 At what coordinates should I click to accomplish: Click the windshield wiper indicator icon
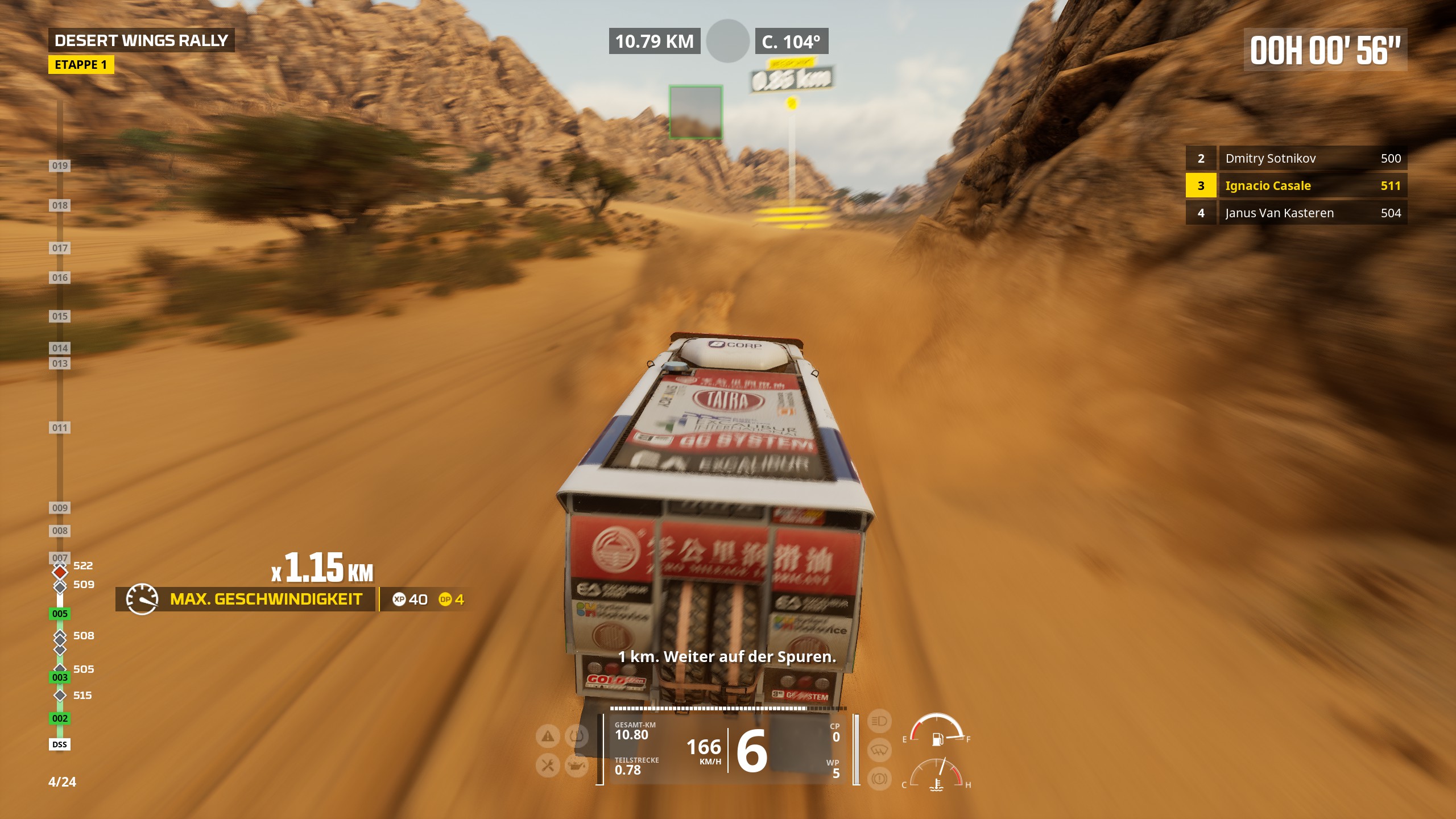point(879,750)
